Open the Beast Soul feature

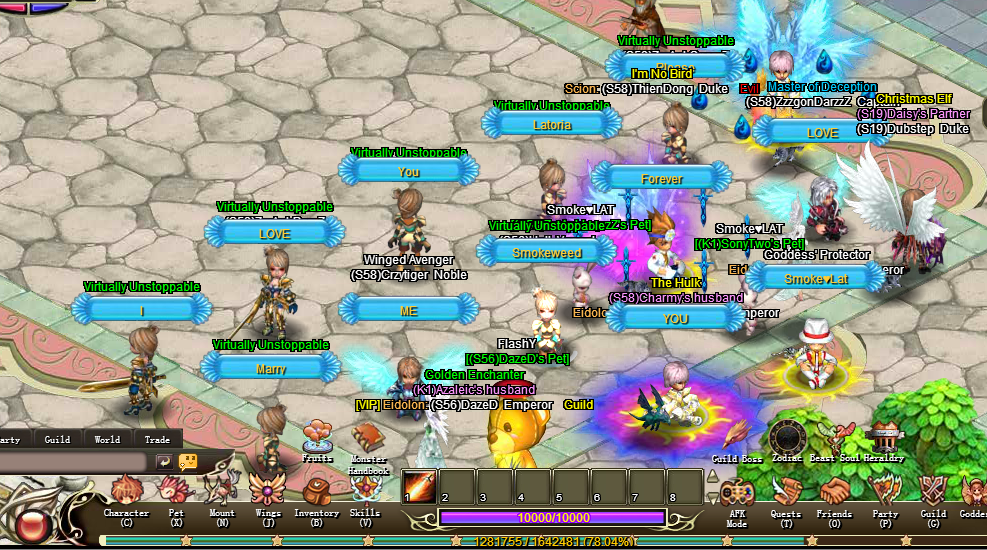(836, 438)
